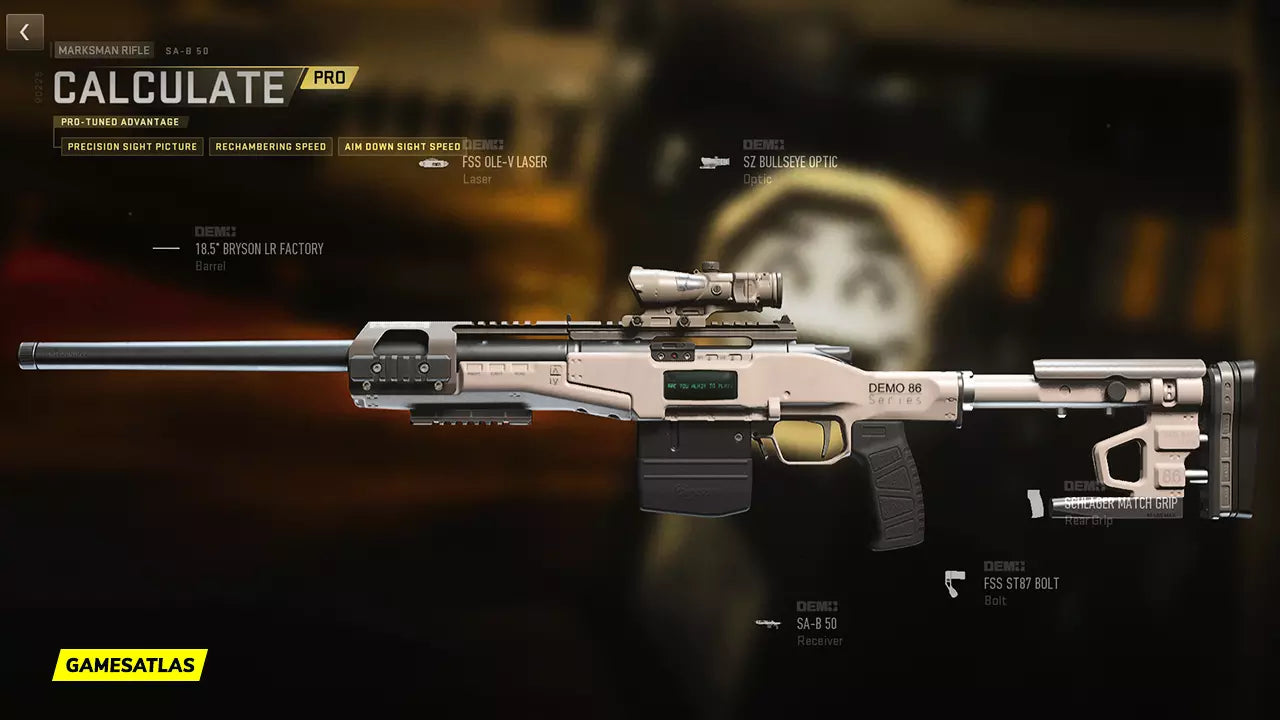Click the GamesAtlas watermark logo
The width and height of the screenshot is (1280, 720).
click(130, 664)
